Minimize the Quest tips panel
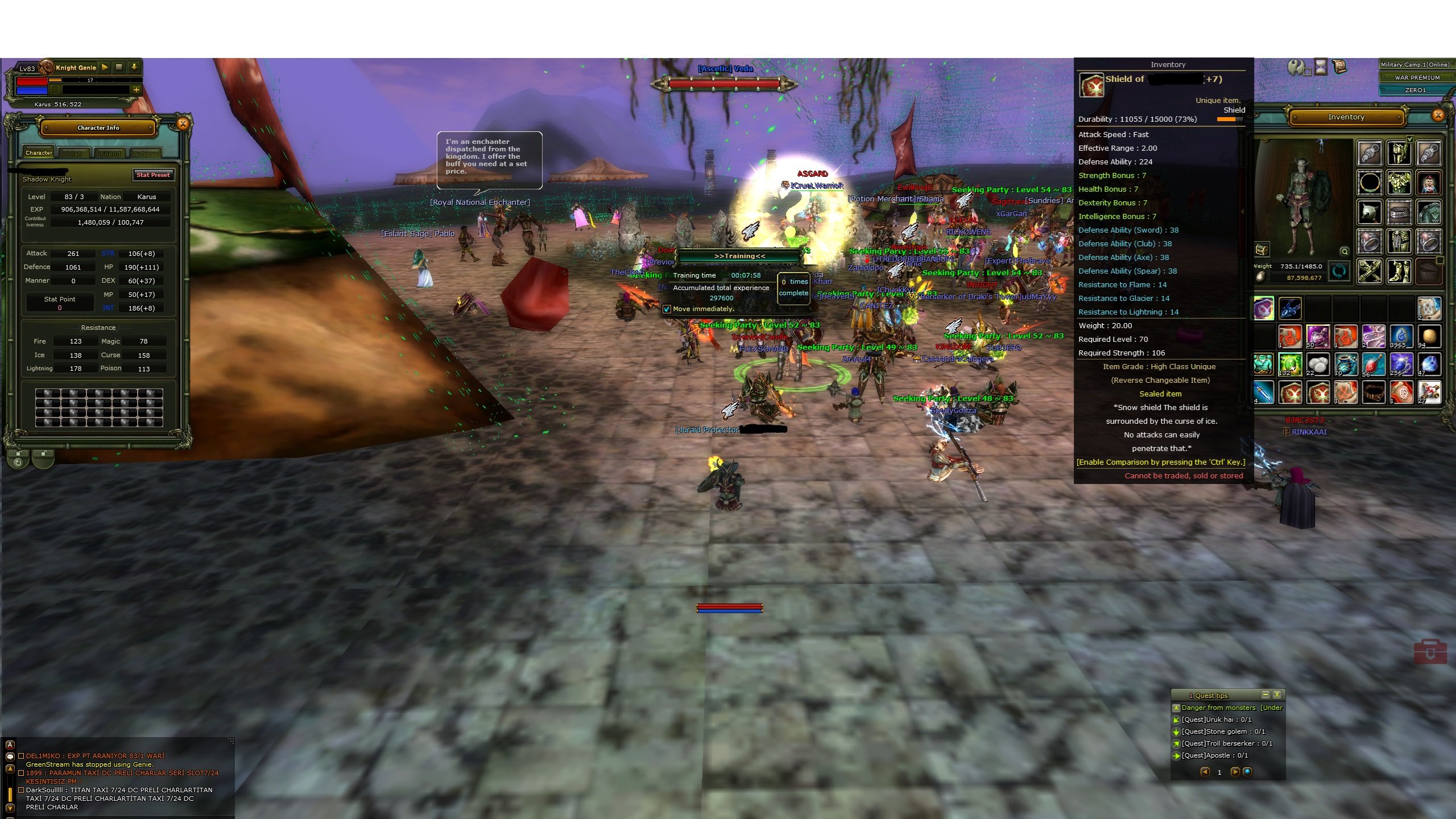This screenshot has height=819, width=1456. (x=1266, y=694)
